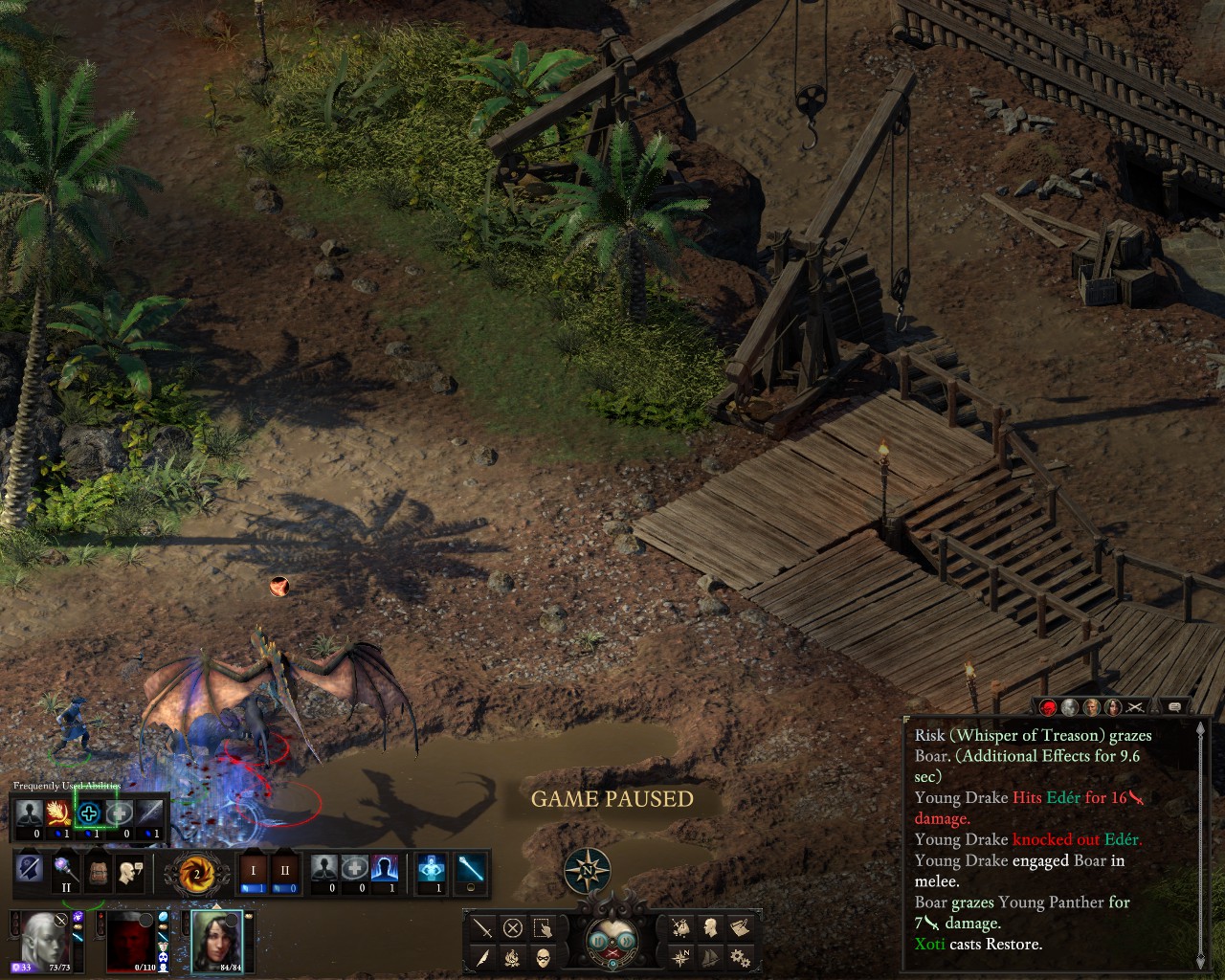
Task: Open the ship management icon
Action: pos(710,957)
